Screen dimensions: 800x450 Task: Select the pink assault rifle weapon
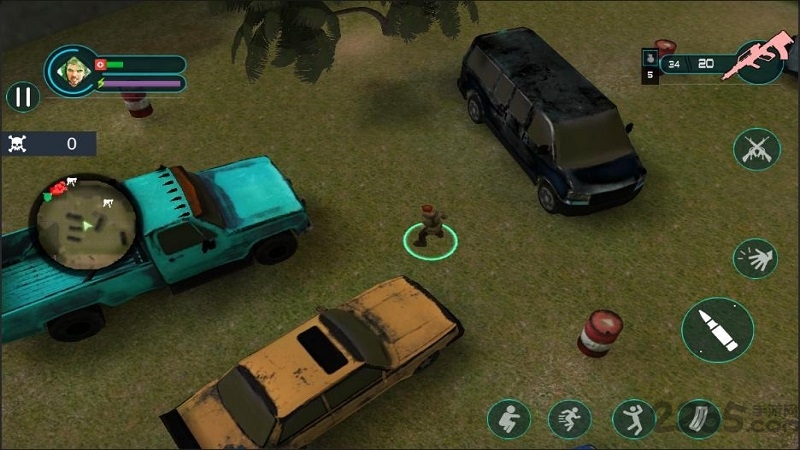(758, 62)
